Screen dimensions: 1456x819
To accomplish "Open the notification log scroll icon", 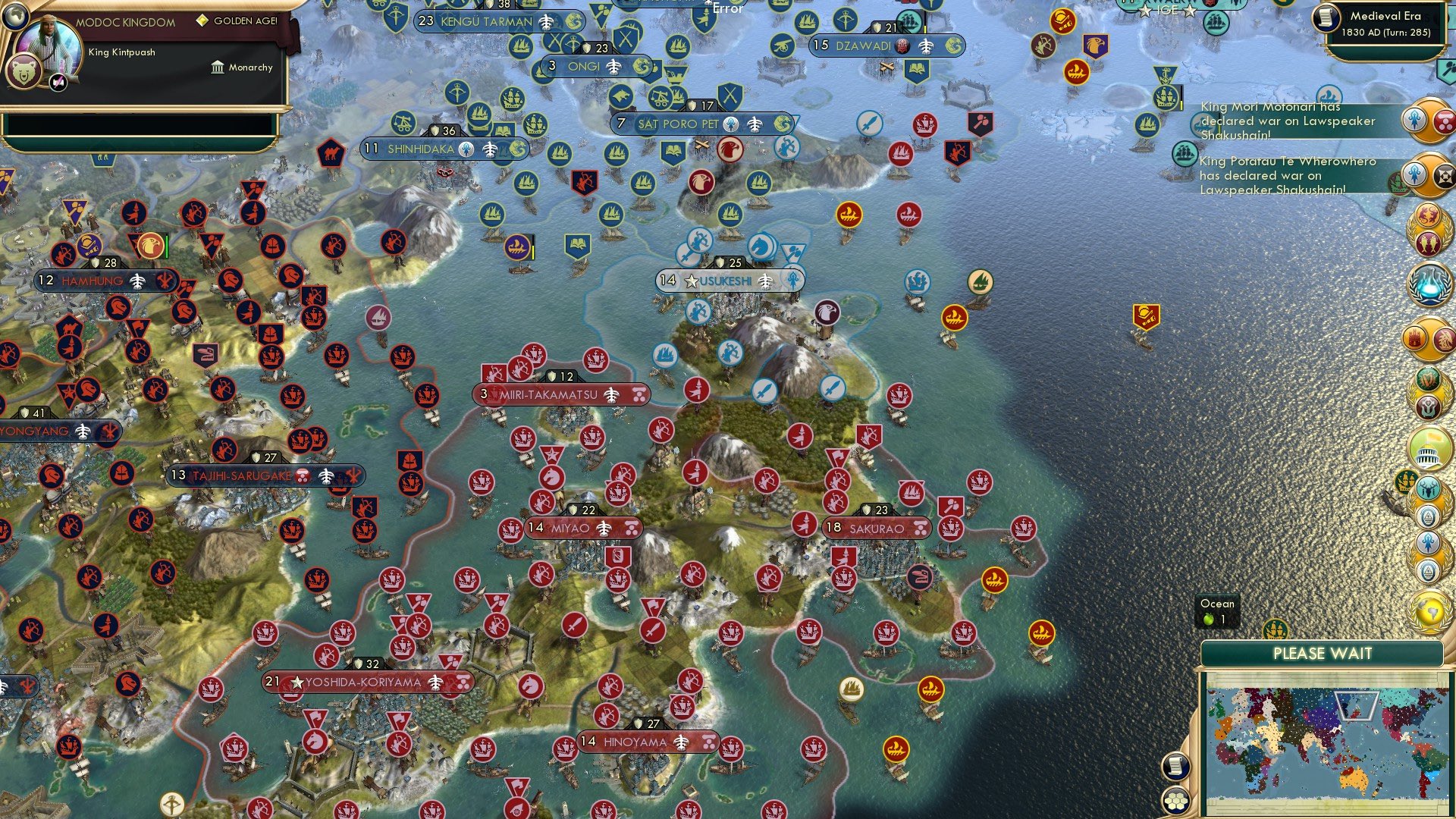I will (x=1175, y=767).
